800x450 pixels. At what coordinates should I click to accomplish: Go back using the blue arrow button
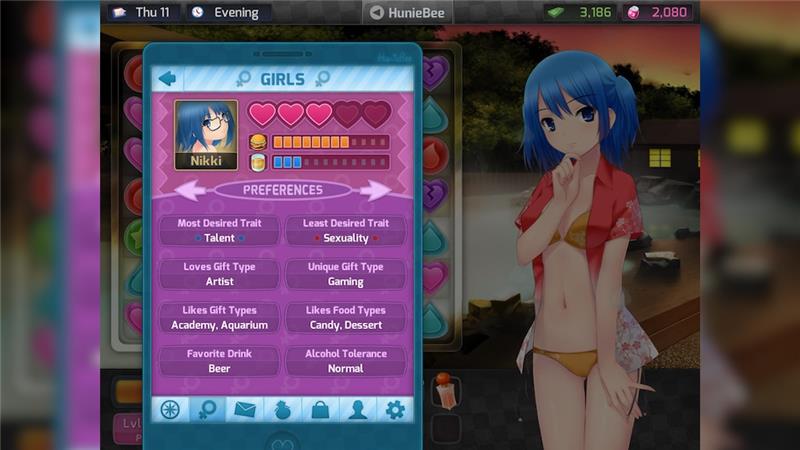click(x=168, y=78)
